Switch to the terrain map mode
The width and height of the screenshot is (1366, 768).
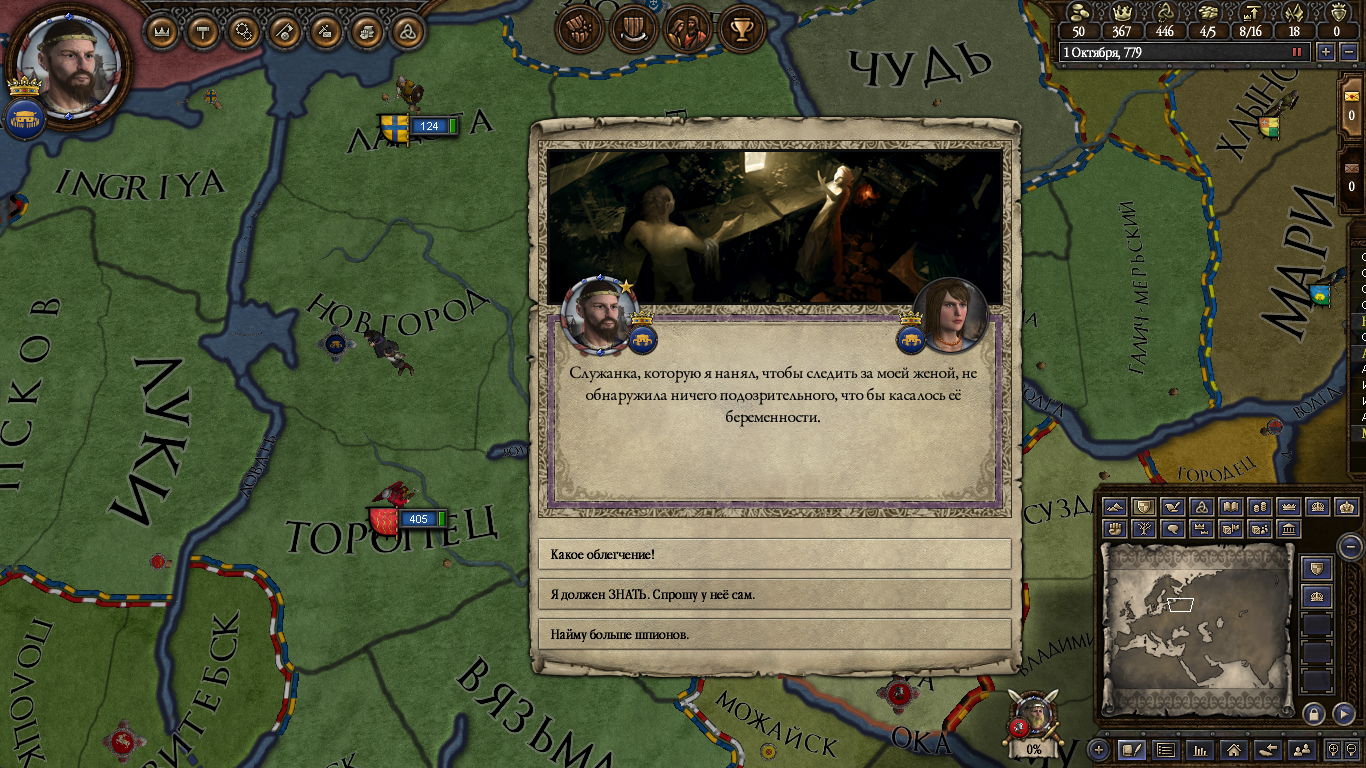point(1115,507)
